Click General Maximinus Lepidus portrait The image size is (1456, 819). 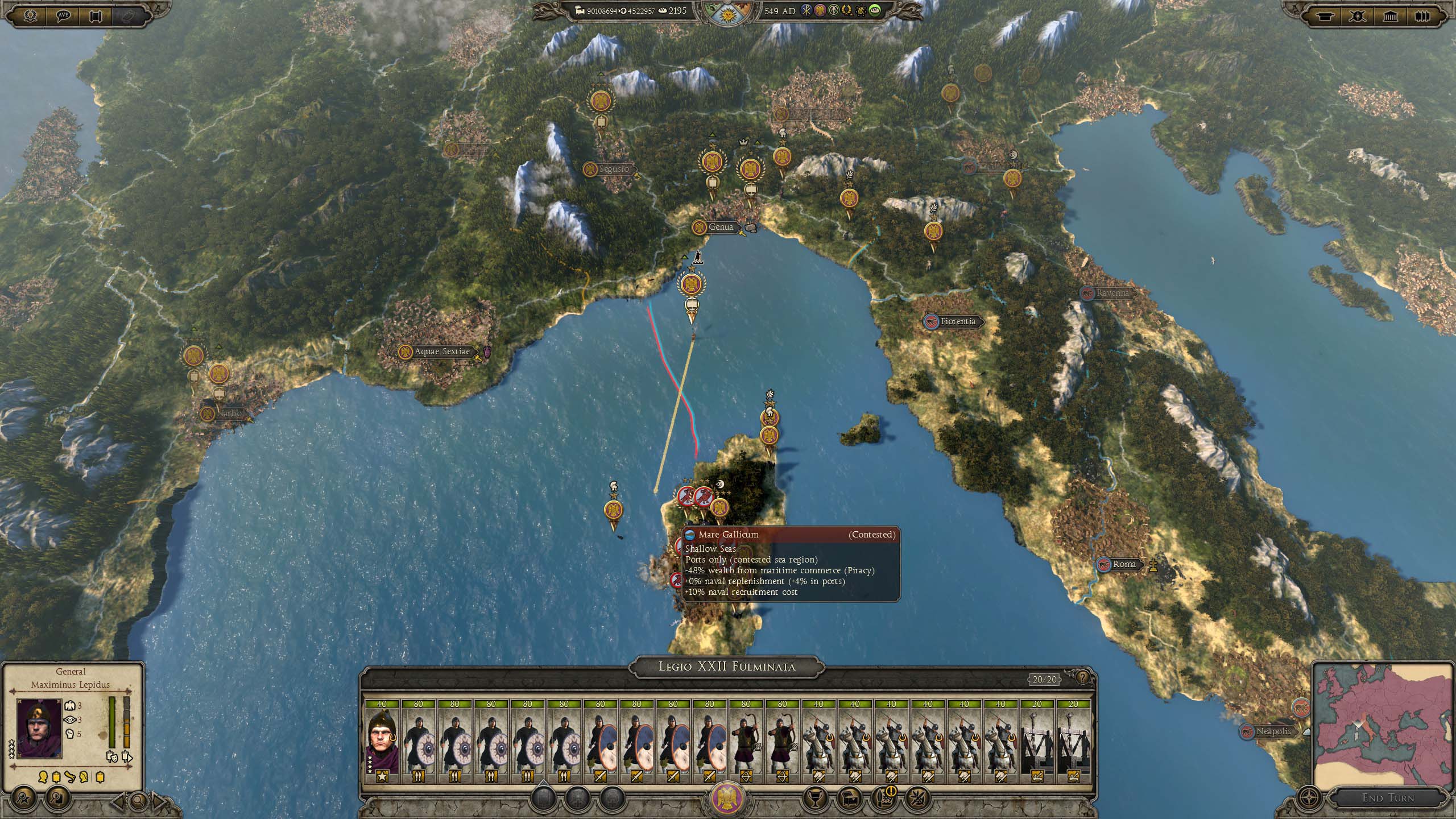coord(39,728)
